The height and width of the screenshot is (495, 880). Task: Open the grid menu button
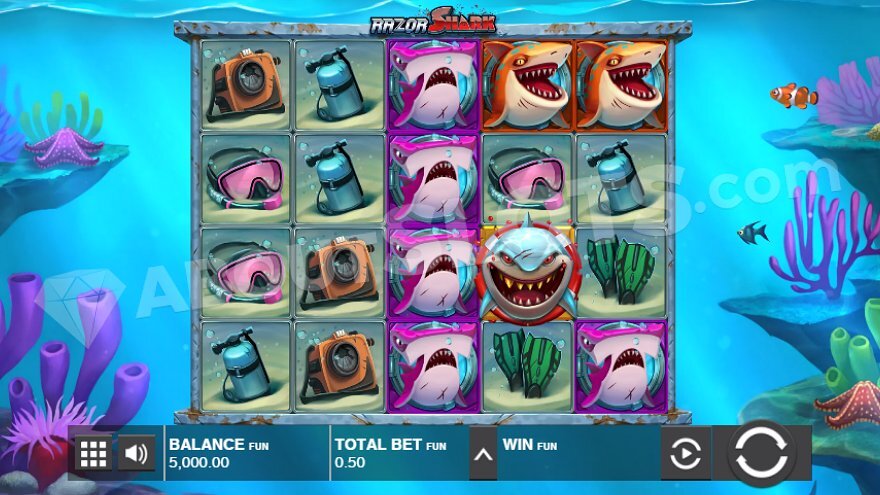click(x=93, y=454)
